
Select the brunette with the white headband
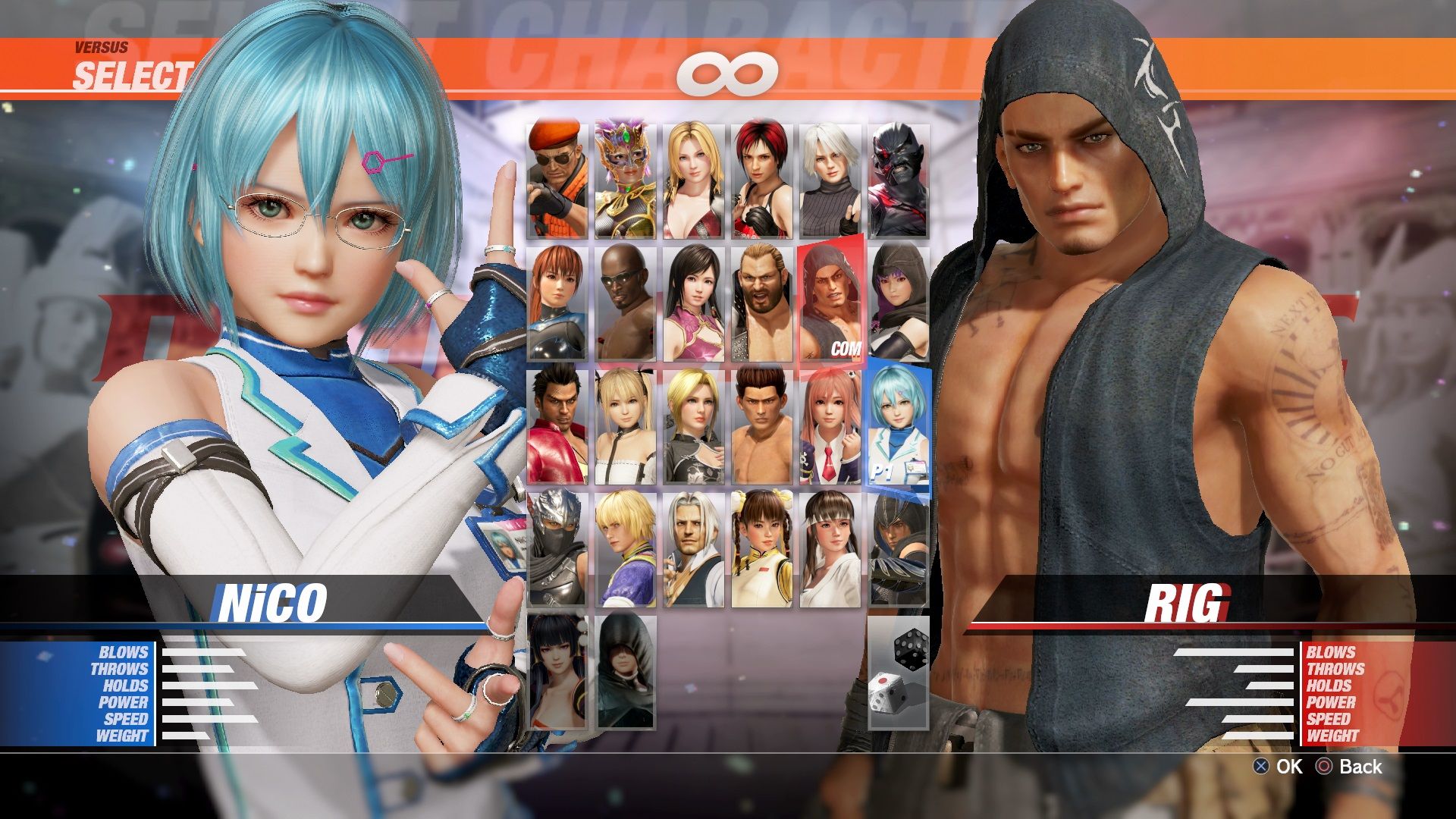coord(830,549)
